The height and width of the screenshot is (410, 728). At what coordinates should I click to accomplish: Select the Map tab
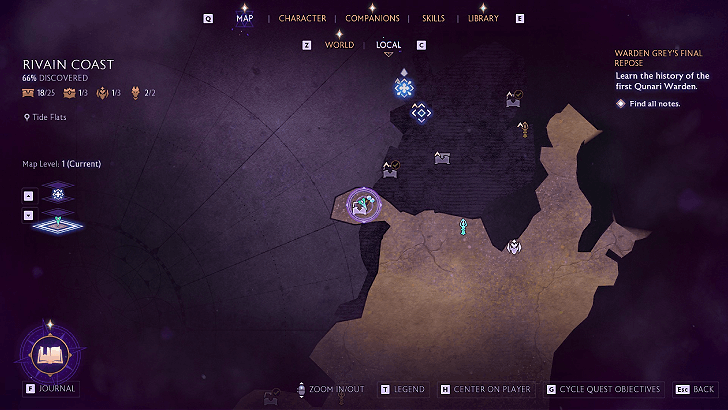pyautogui.click(x=245, y=19)
